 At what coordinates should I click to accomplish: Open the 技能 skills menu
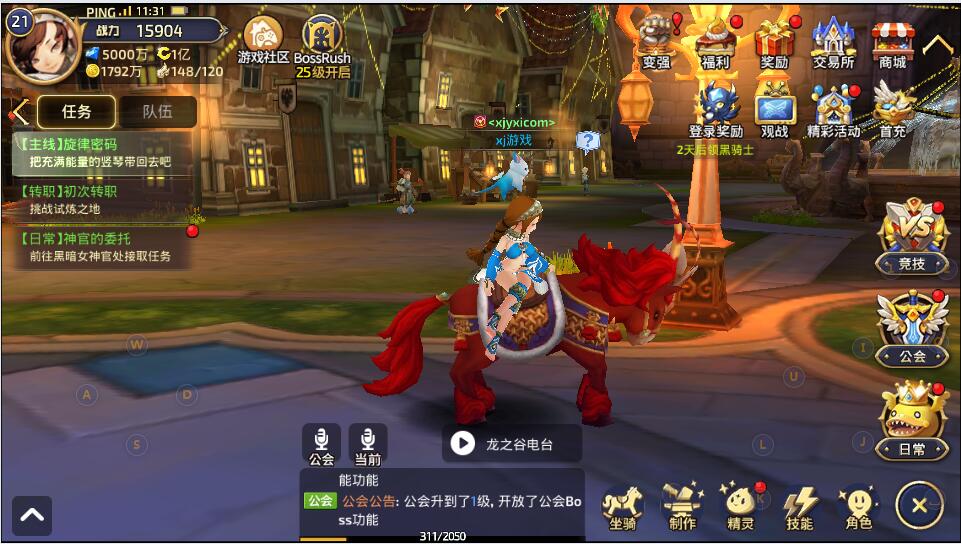[799, 505]
